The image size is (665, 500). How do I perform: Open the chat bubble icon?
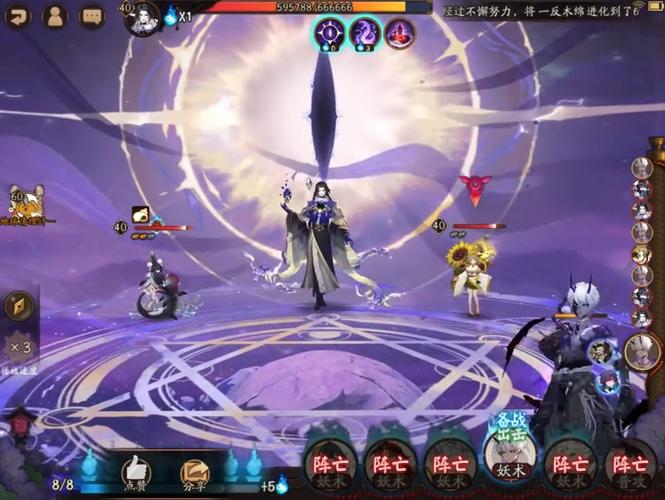92,16
